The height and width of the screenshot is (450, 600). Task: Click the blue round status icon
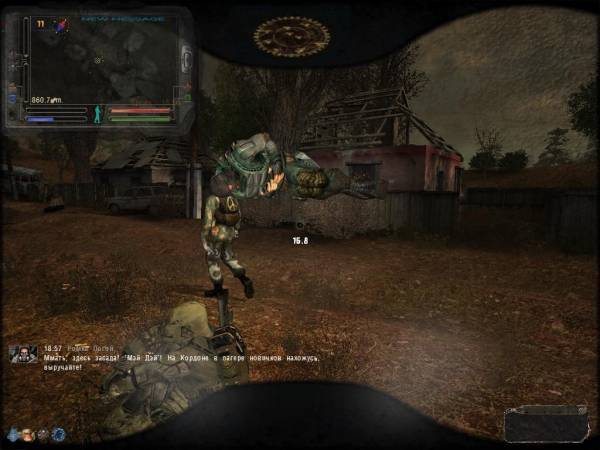point(58,434)
